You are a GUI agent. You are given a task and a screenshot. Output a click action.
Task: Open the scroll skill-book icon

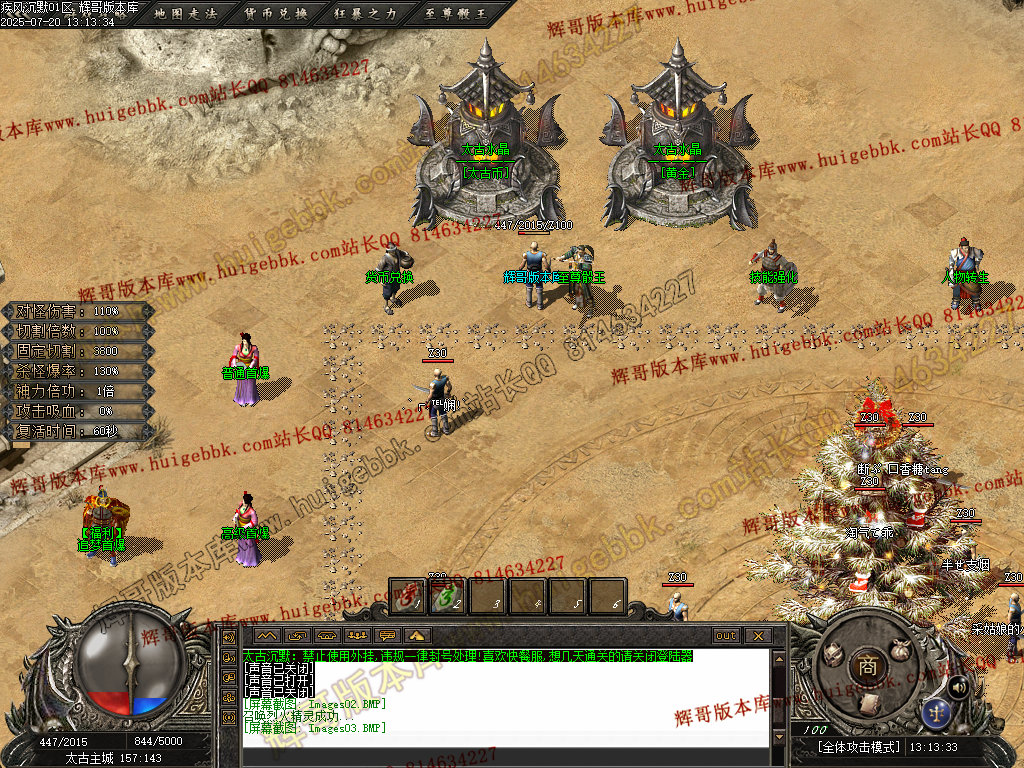[x=869, y=702]
